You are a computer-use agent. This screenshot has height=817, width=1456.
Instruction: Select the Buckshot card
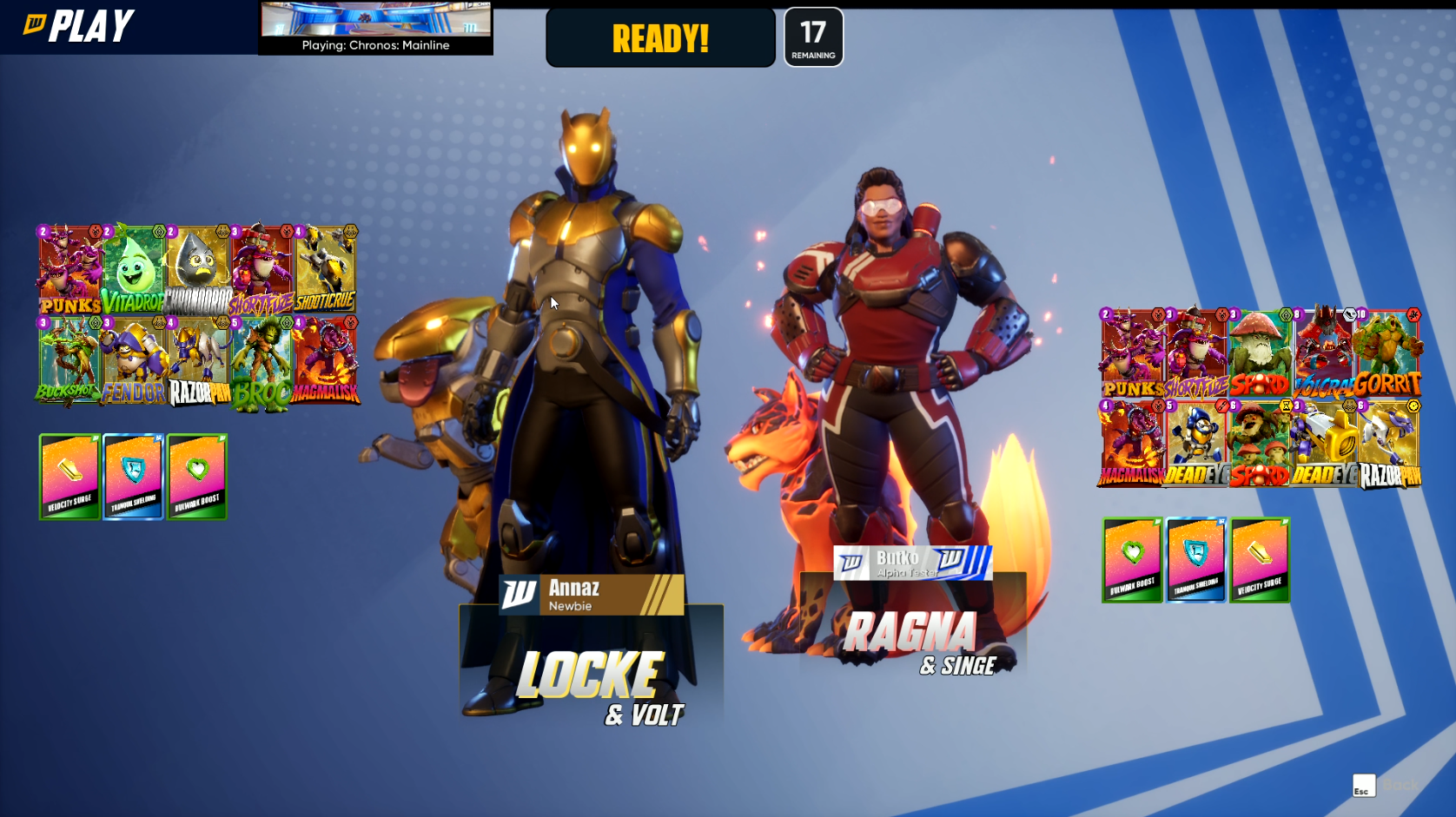(69, 360)
